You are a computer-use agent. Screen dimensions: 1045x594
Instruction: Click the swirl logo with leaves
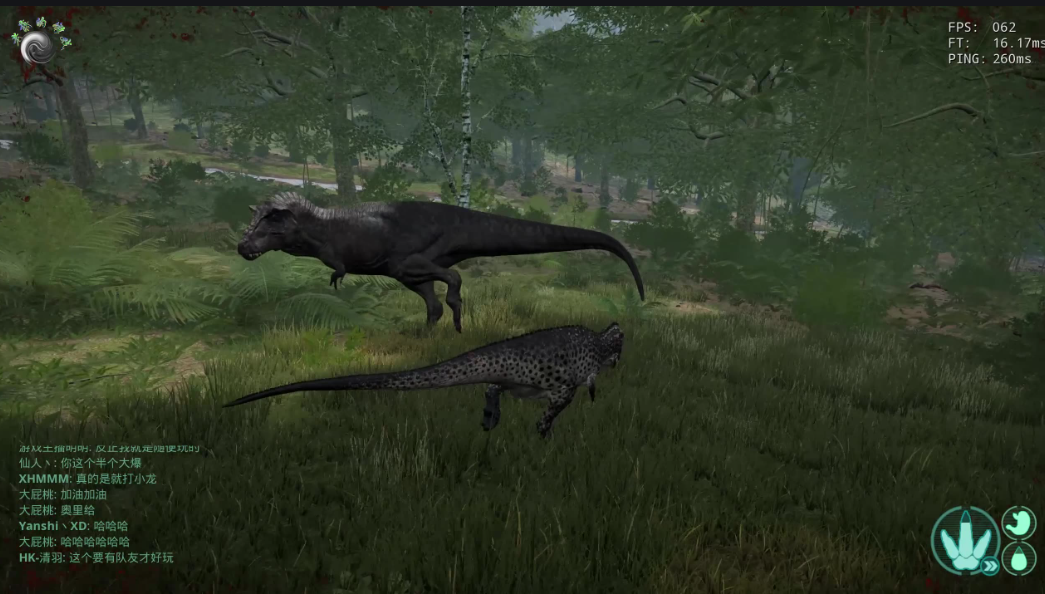coord(41,44)
